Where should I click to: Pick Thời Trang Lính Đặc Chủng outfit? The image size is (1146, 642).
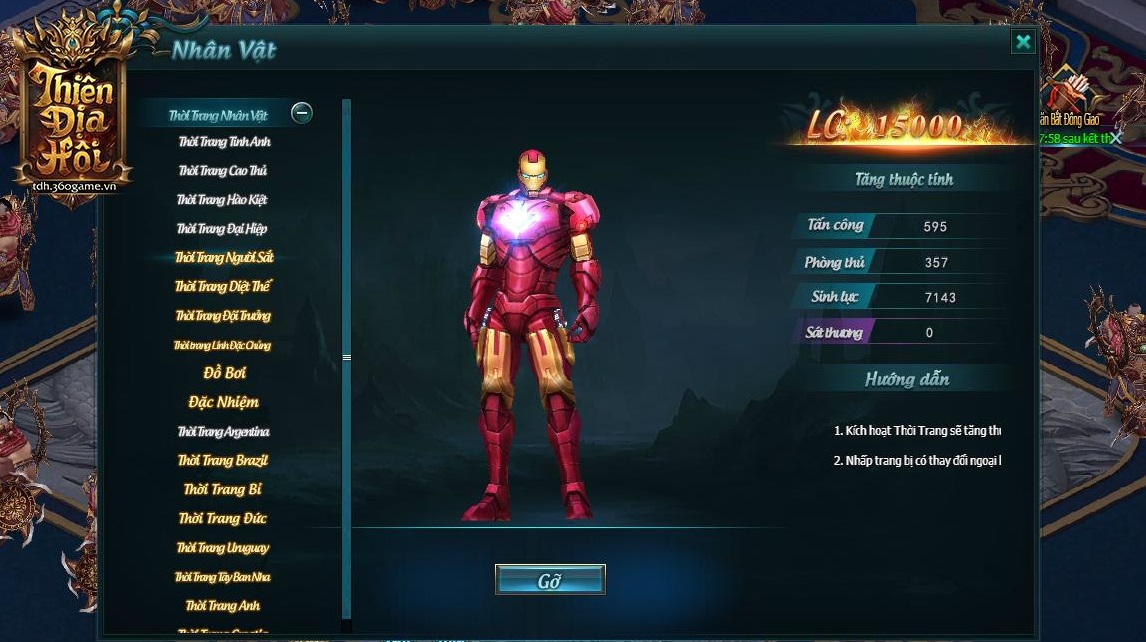(222, 345)
